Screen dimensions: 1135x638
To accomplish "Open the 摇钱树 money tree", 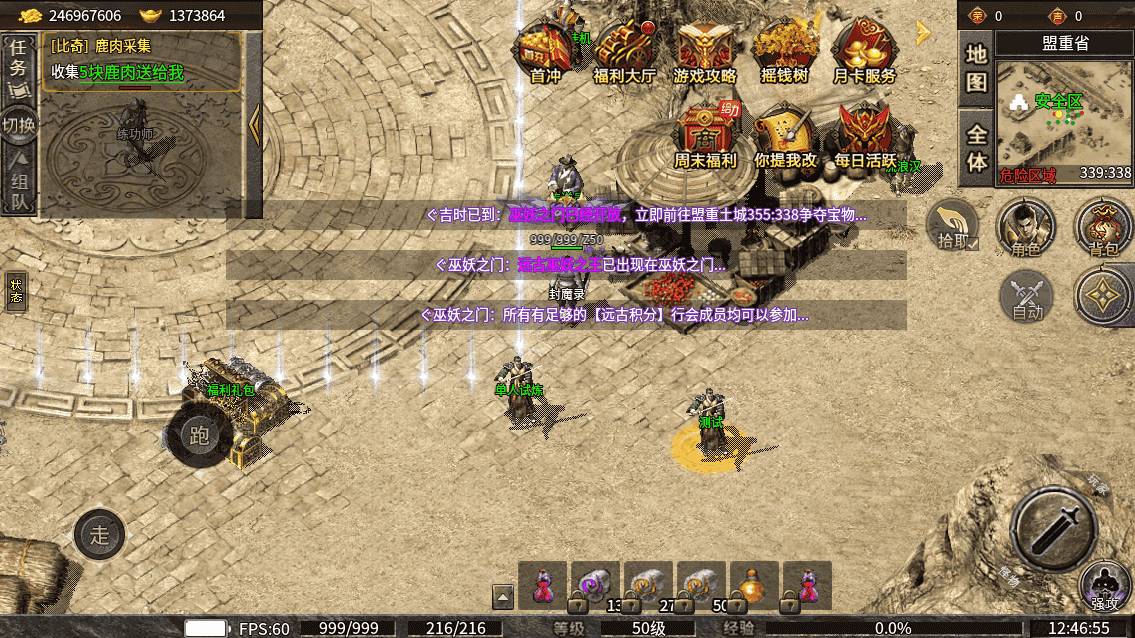I will coord(784,50).
